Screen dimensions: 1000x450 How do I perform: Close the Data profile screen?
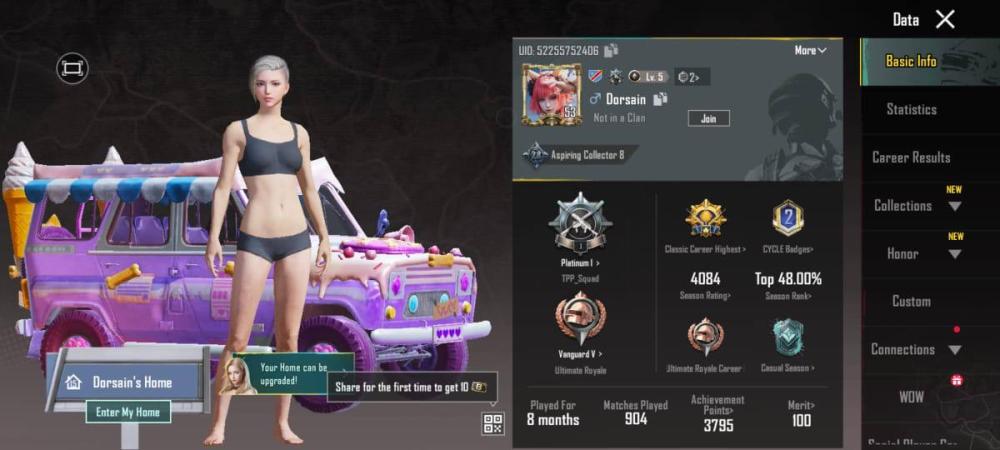tap(945, 19)
